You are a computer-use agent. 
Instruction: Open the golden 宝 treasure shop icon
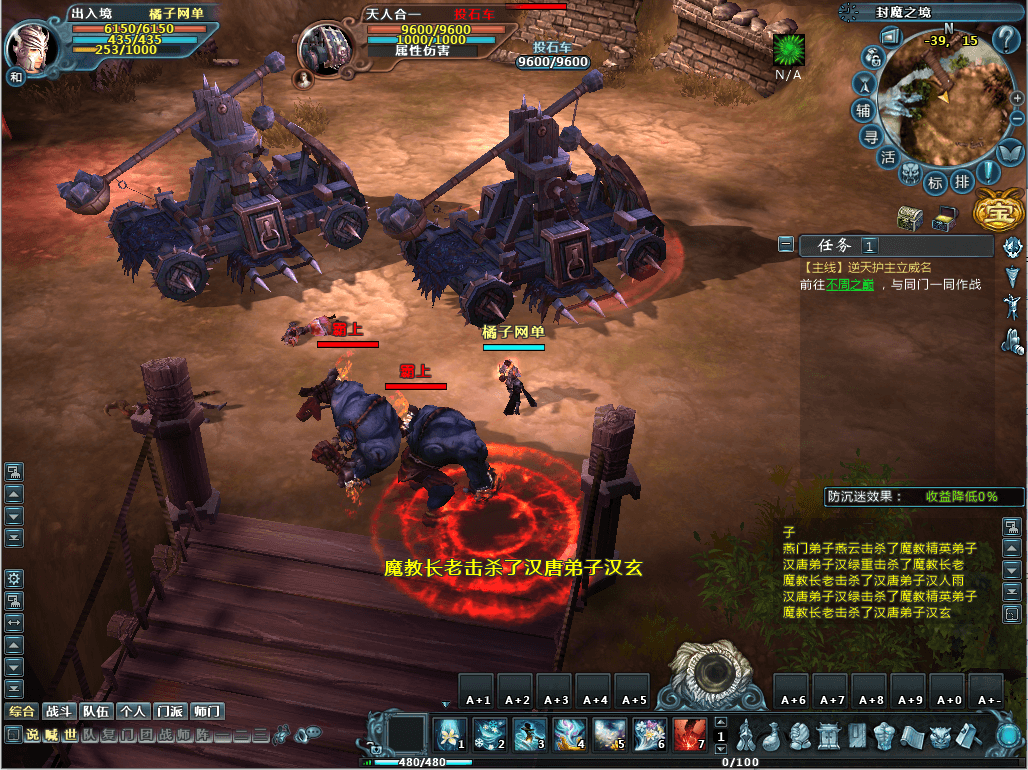(x=998, y=211)
